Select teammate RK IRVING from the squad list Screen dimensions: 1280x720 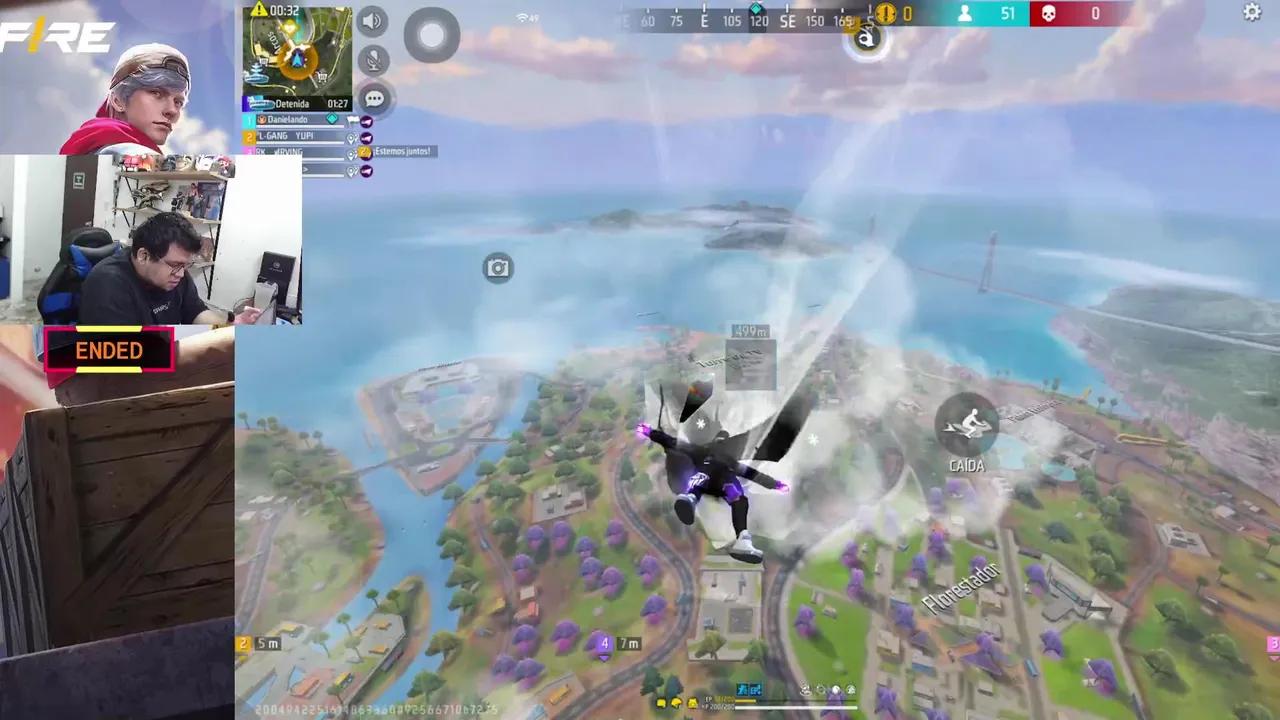(x=280, y=152)
